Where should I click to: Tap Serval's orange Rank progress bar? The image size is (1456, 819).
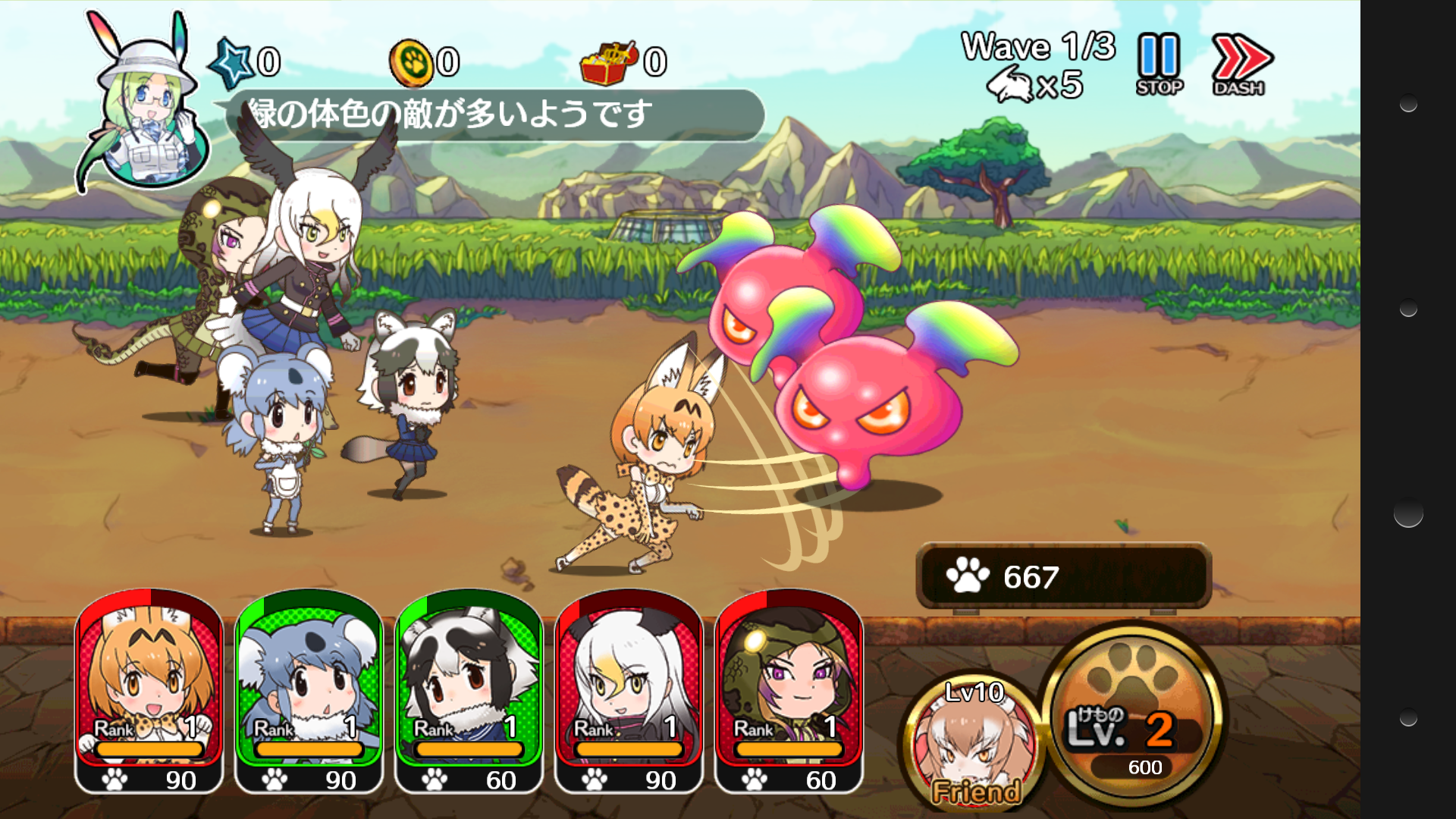[148, 748]
